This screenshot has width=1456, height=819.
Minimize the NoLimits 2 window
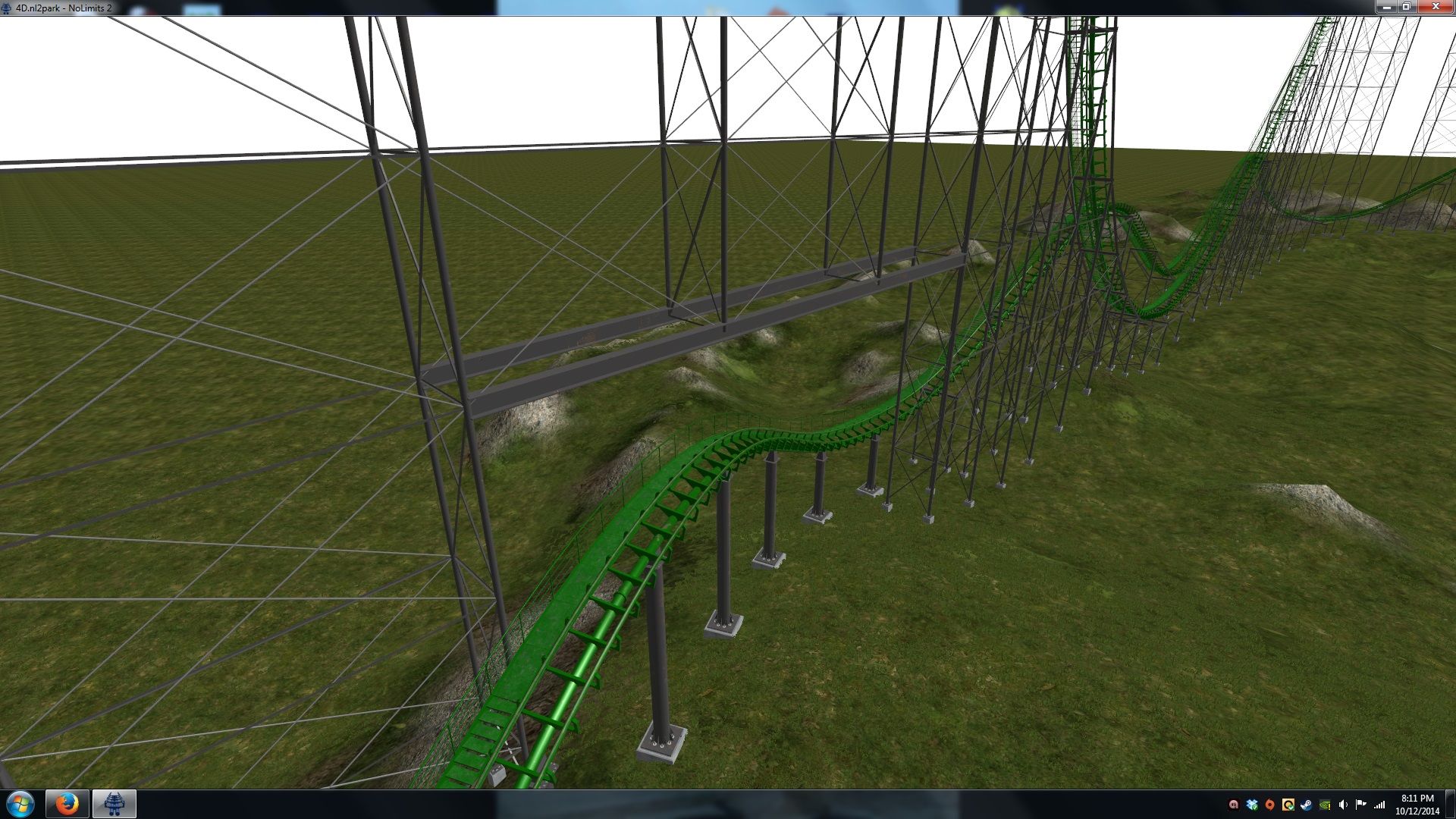click(1387, 7)
